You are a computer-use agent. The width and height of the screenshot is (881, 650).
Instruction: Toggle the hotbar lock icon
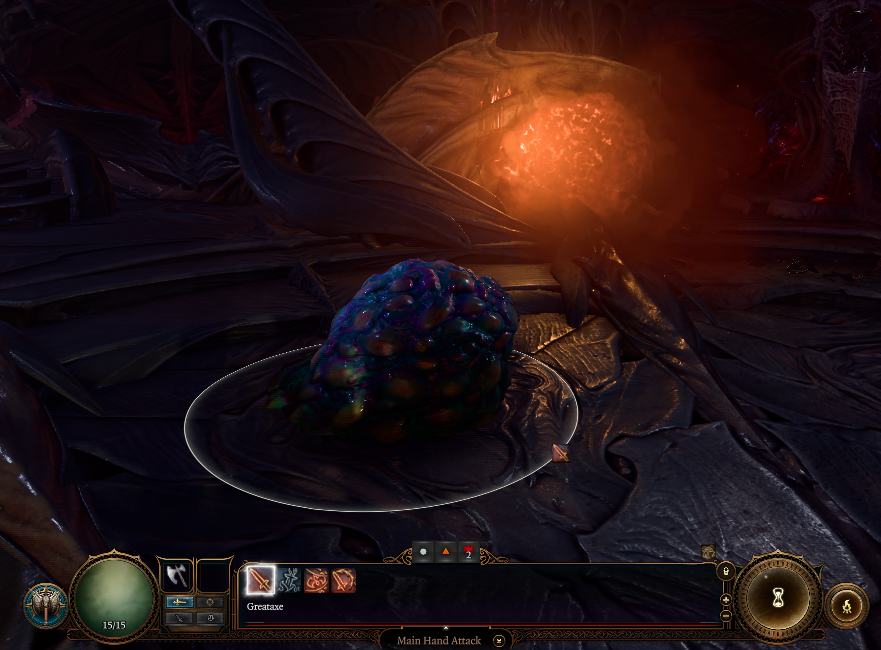click(727, 571)
